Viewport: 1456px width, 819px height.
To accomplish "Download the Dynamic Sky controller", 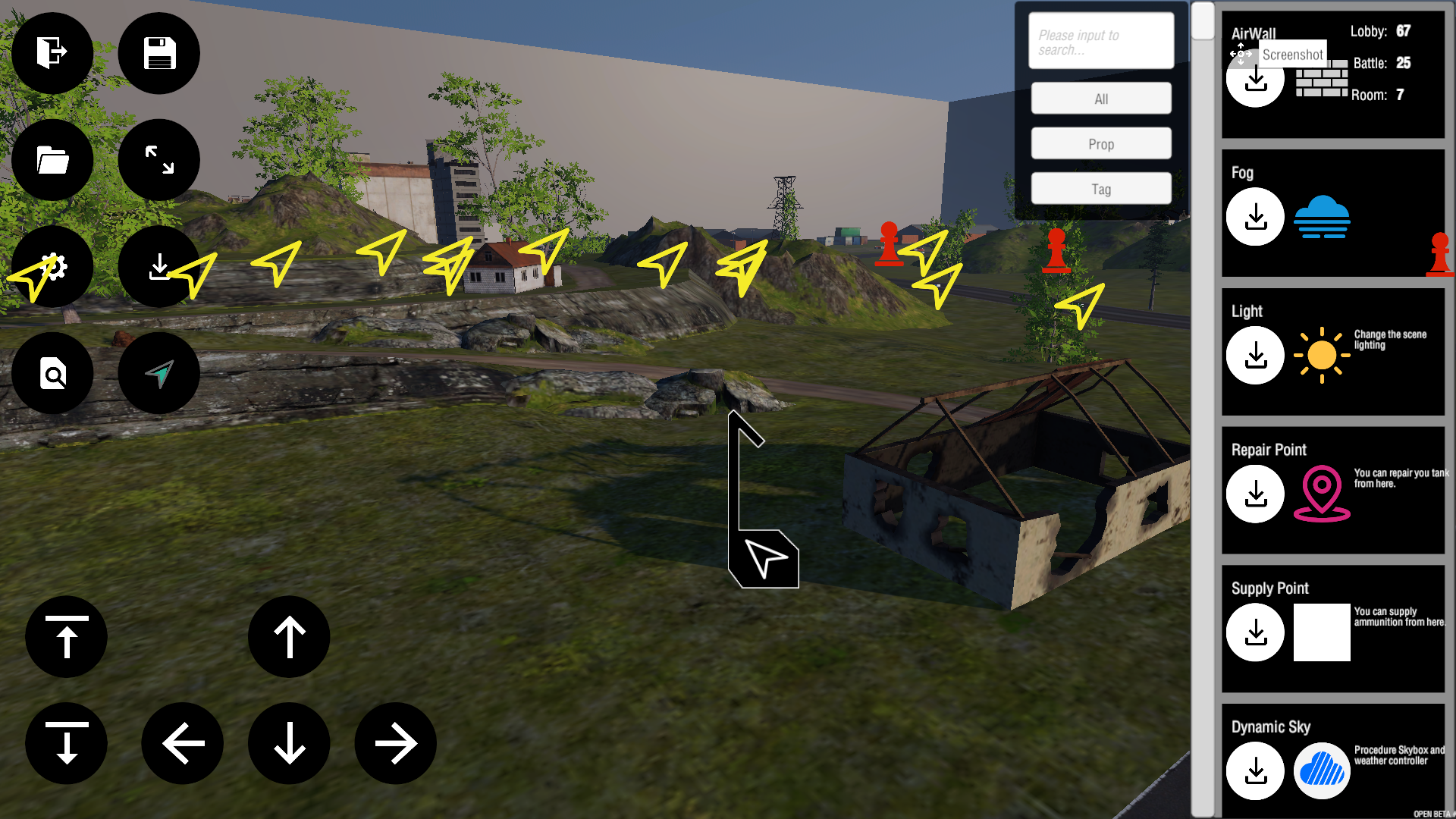I will [x=1255, y=770].
